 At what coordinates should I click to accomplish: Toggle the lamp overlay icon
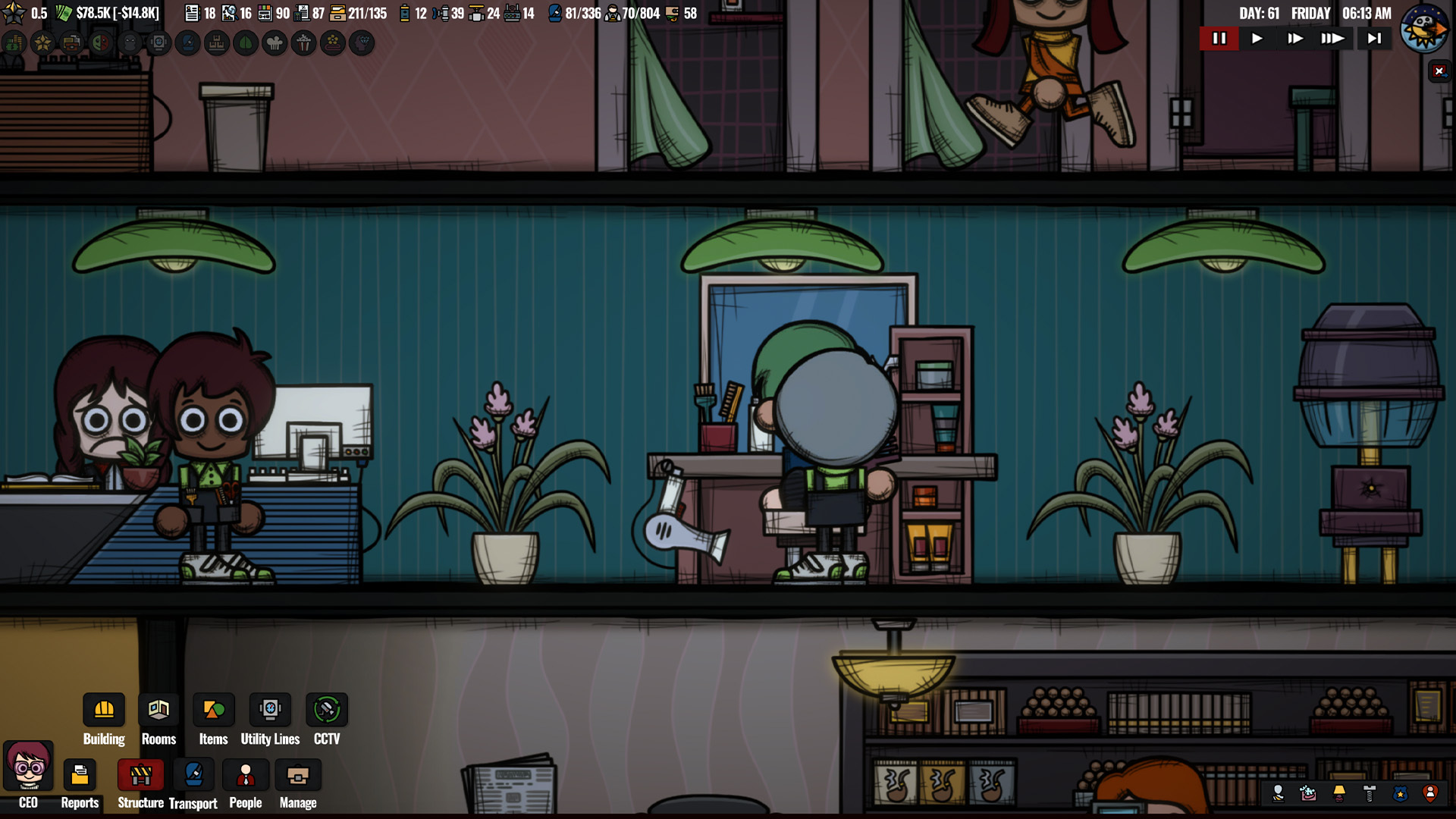pos(1339,794)
